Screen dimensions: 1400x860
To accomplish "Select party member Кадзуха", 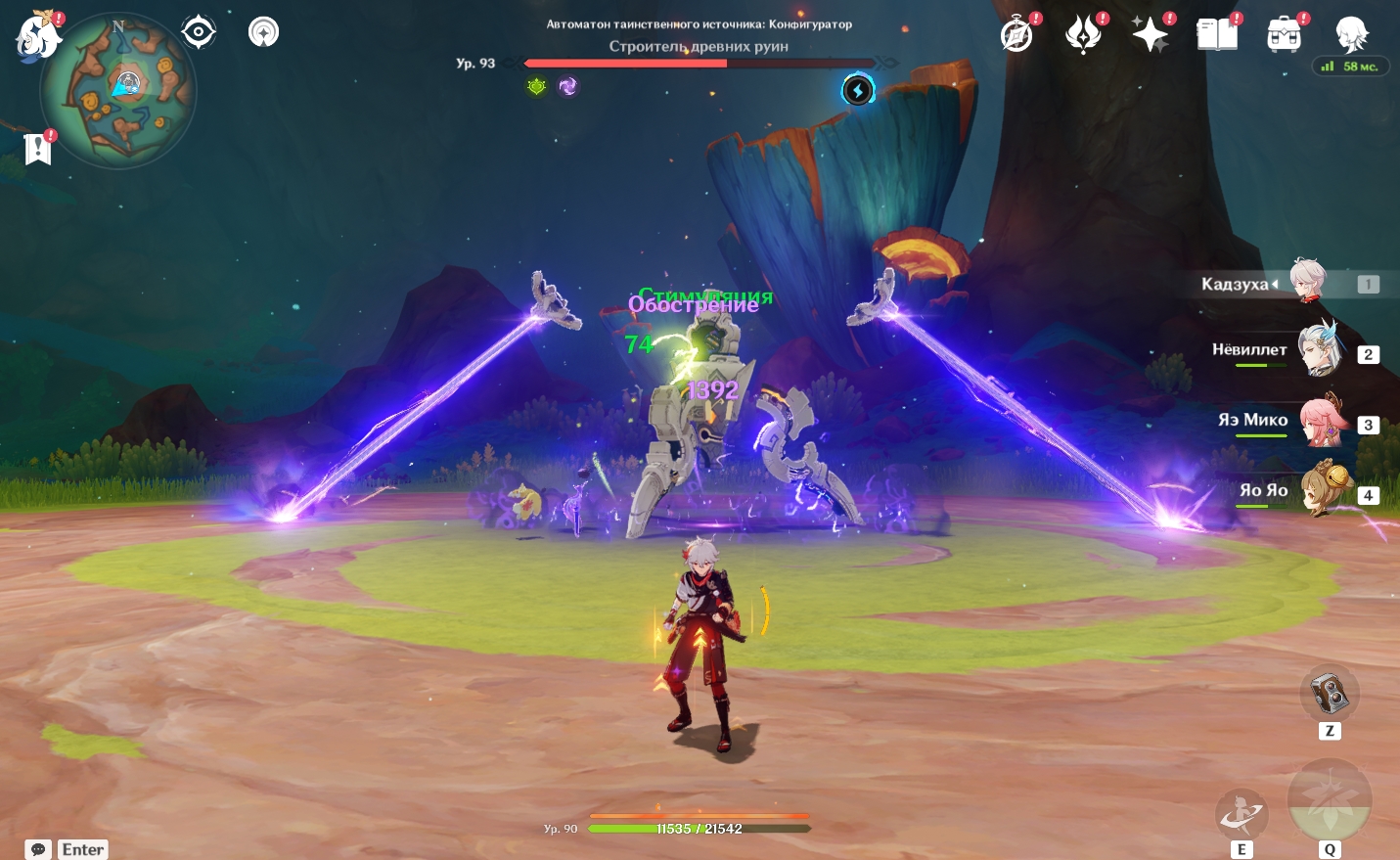I will point(1307,283).
